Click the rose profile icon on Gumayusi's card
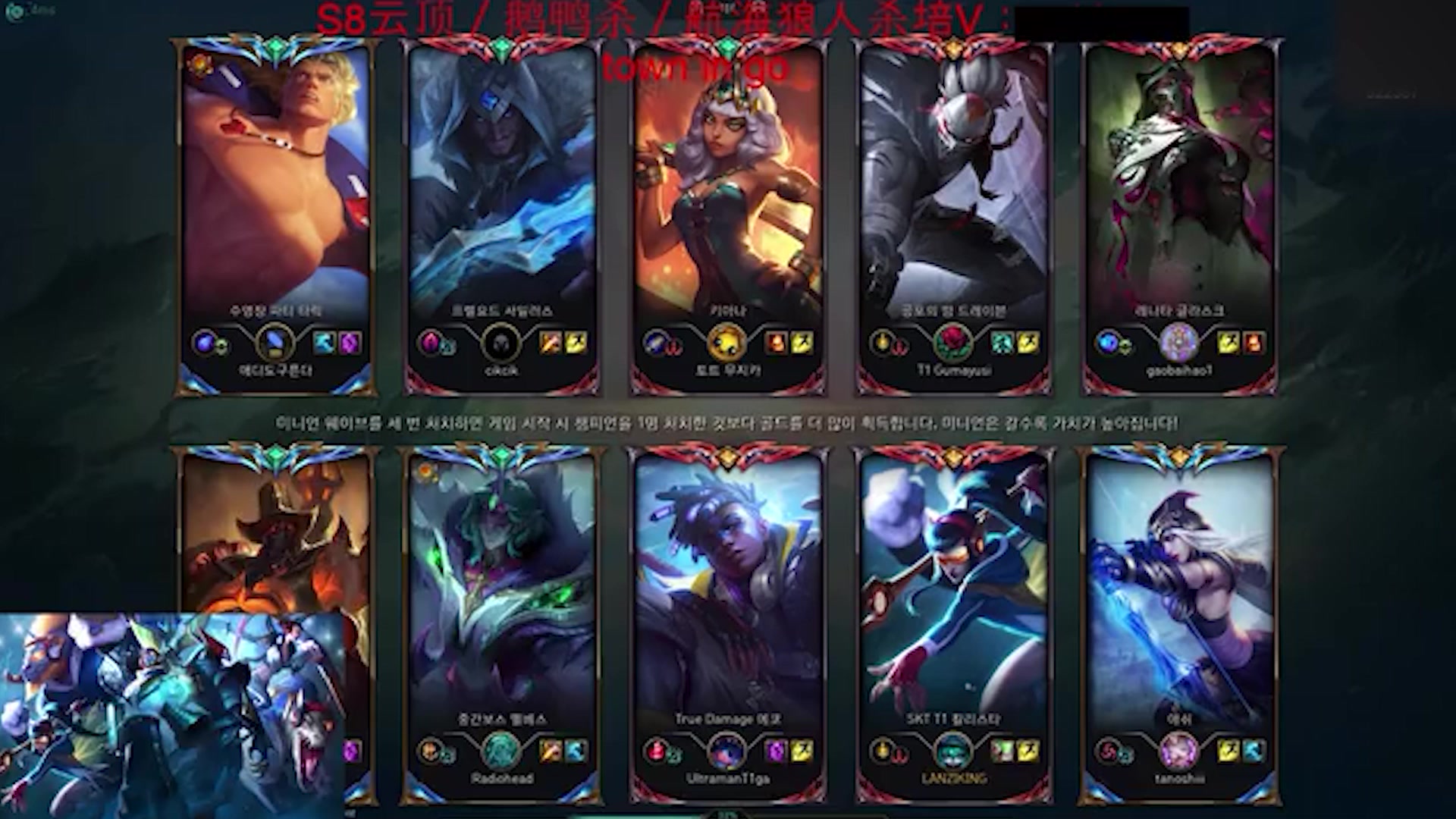The width and height of the screenshot is (1456, 819). [953, 344]
